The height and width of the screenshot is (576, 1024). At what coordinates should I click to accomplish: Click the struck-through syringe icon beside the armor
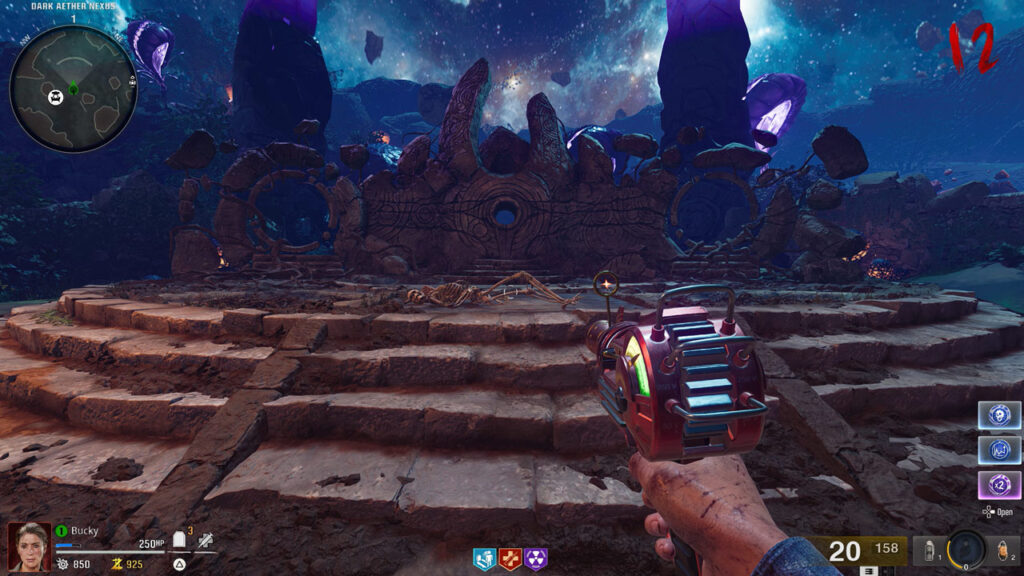[205, 541]
